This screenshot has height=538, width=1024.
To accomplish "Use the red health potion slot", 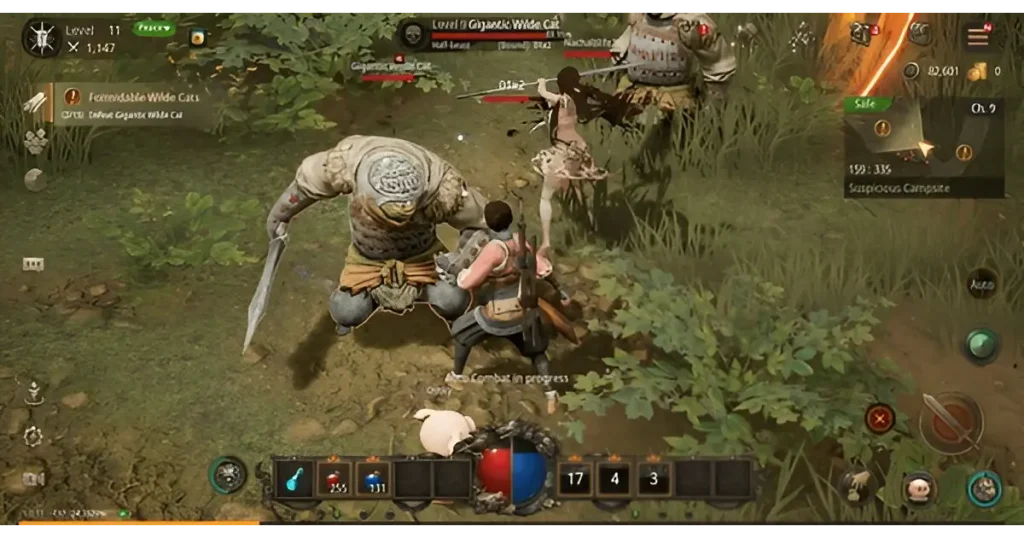I will coord(333,479).
